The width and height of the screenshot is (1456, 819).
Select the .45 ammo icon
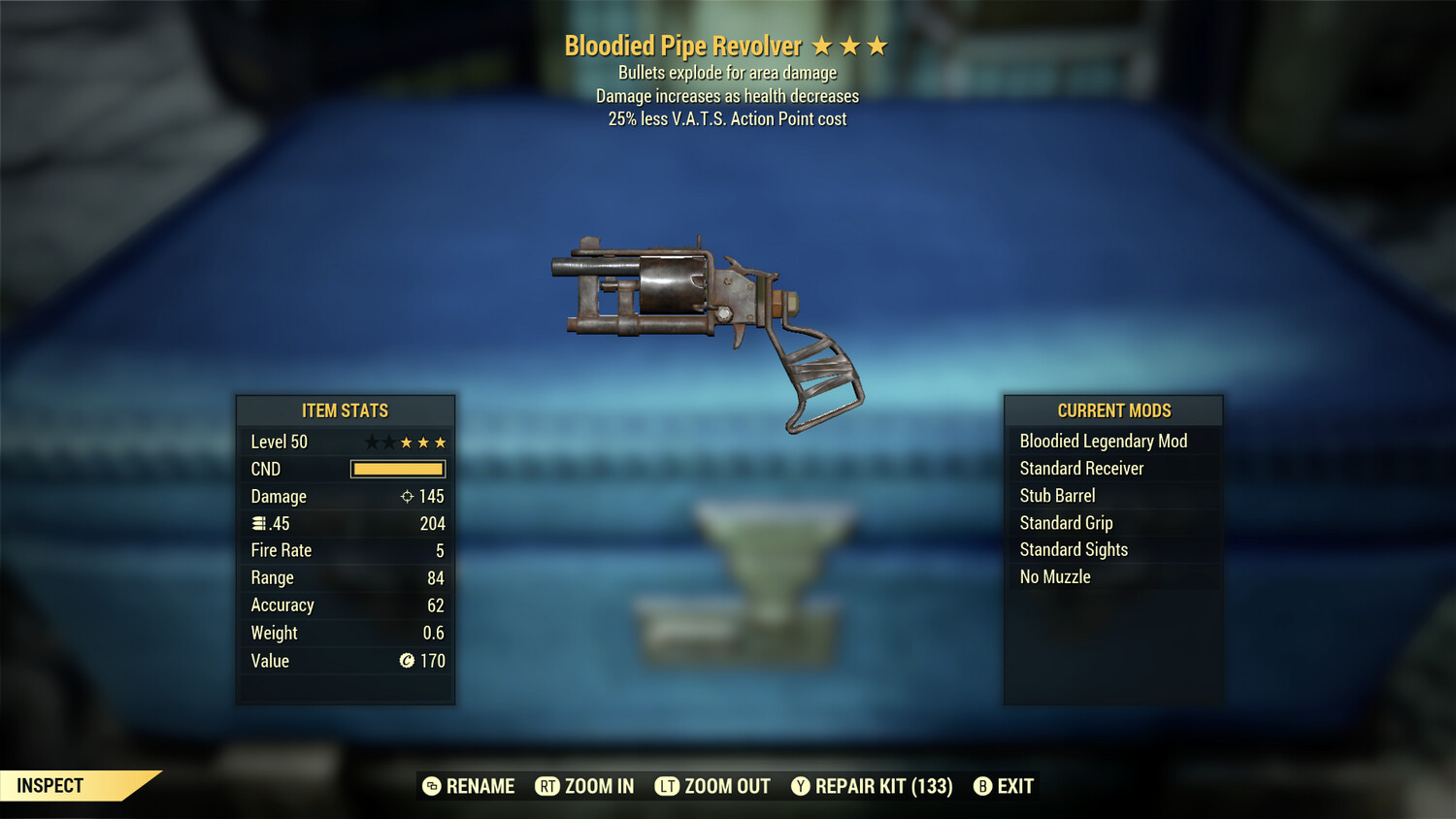coord(259,523)
